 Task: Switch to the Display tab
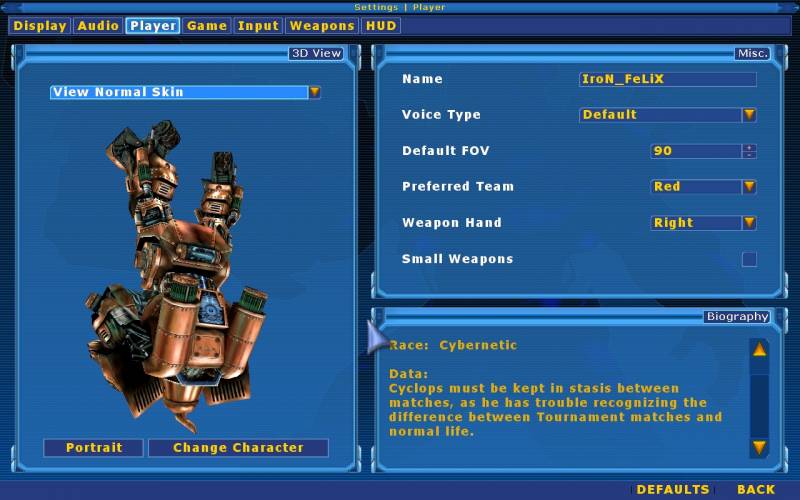click(40, 26)
